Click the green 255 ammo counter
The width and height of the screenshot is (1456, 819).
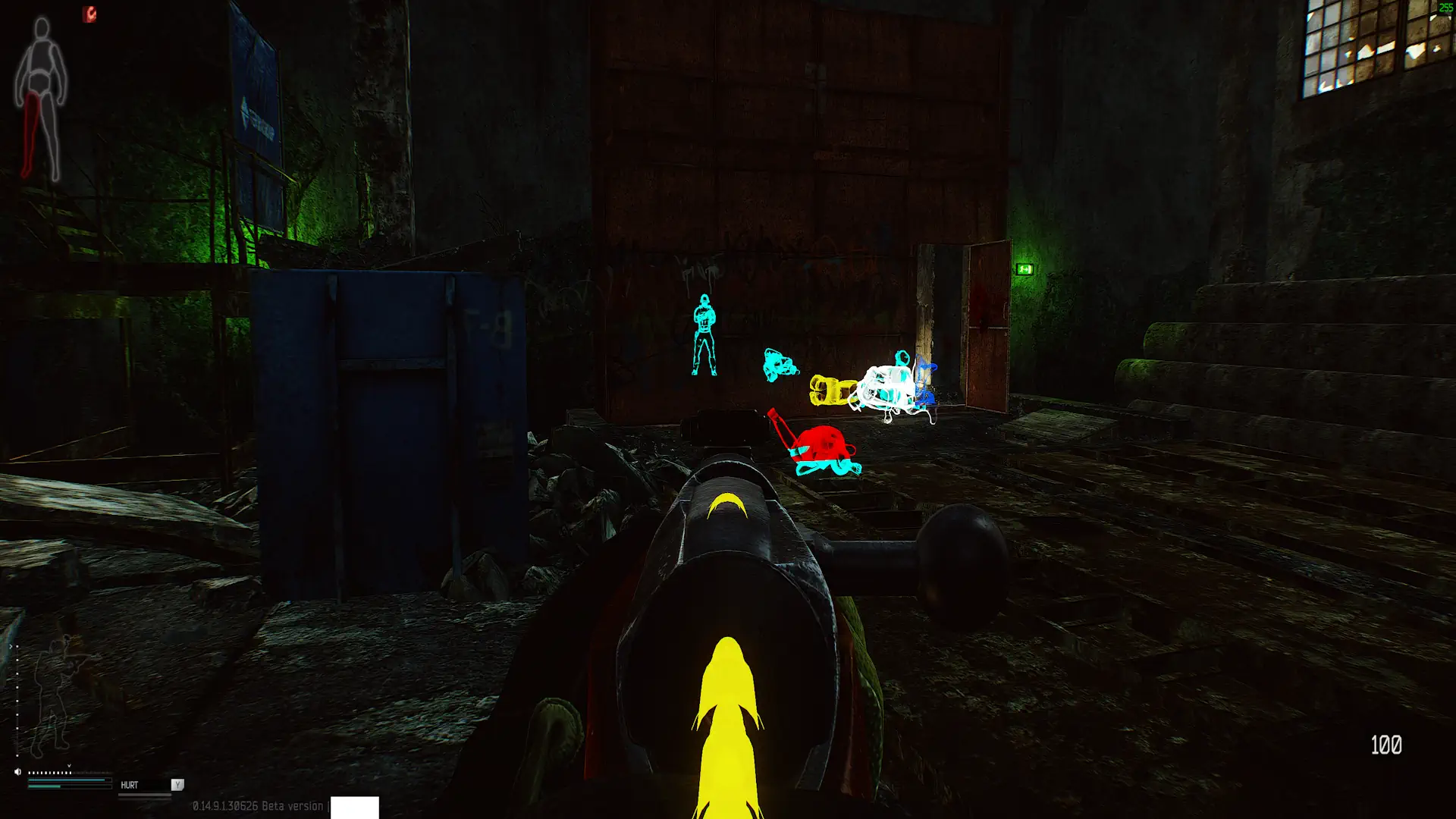[x=1443, y=6]
